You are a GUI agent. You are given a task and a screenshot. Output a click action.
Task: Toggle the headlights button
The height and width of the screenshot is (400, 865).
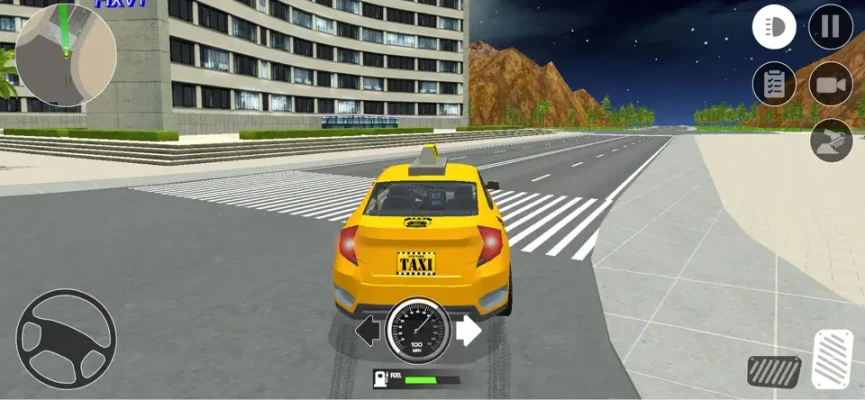774,27
